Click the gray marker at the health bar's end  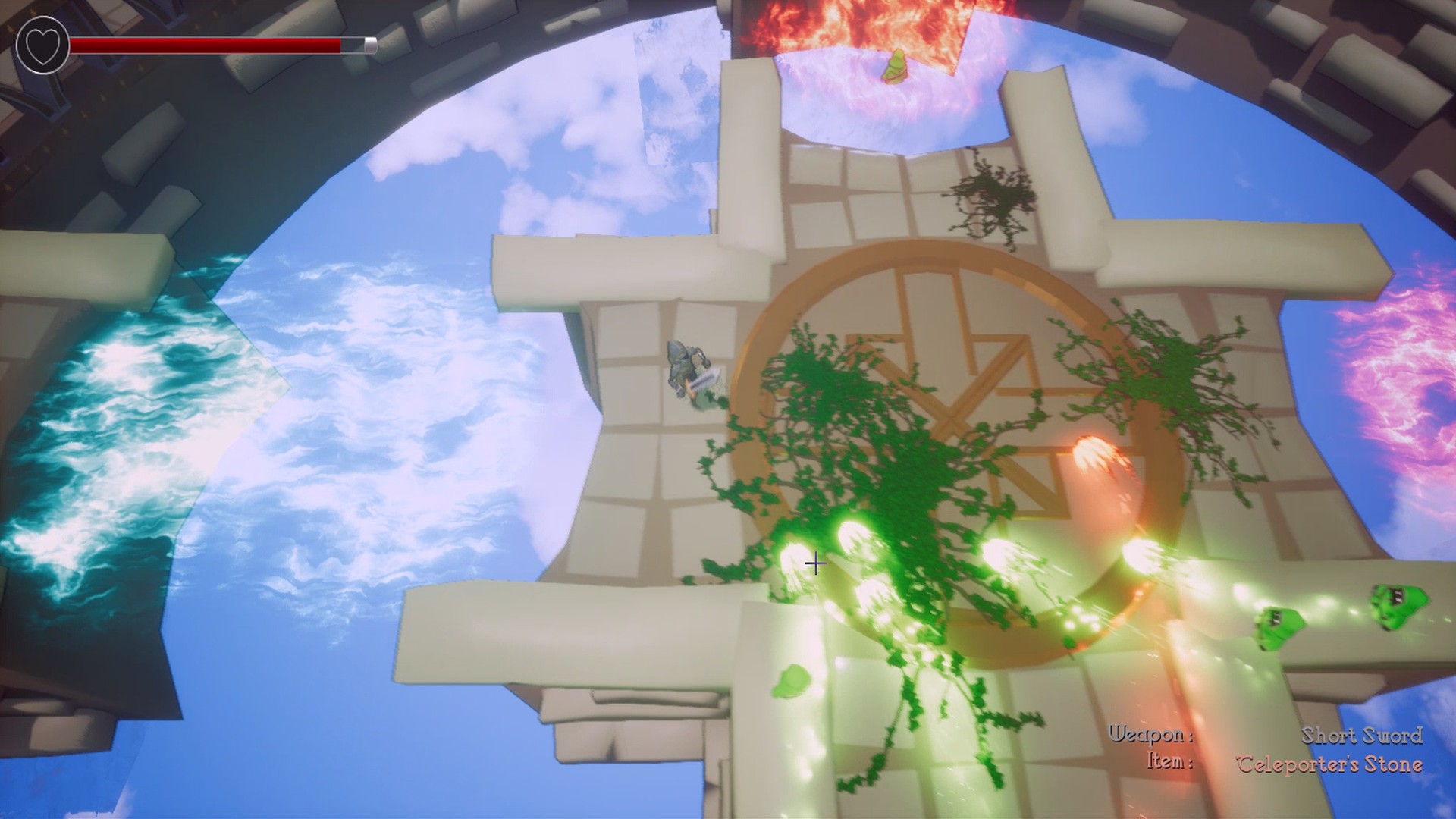pyautogui.click(x=372, y=44)
